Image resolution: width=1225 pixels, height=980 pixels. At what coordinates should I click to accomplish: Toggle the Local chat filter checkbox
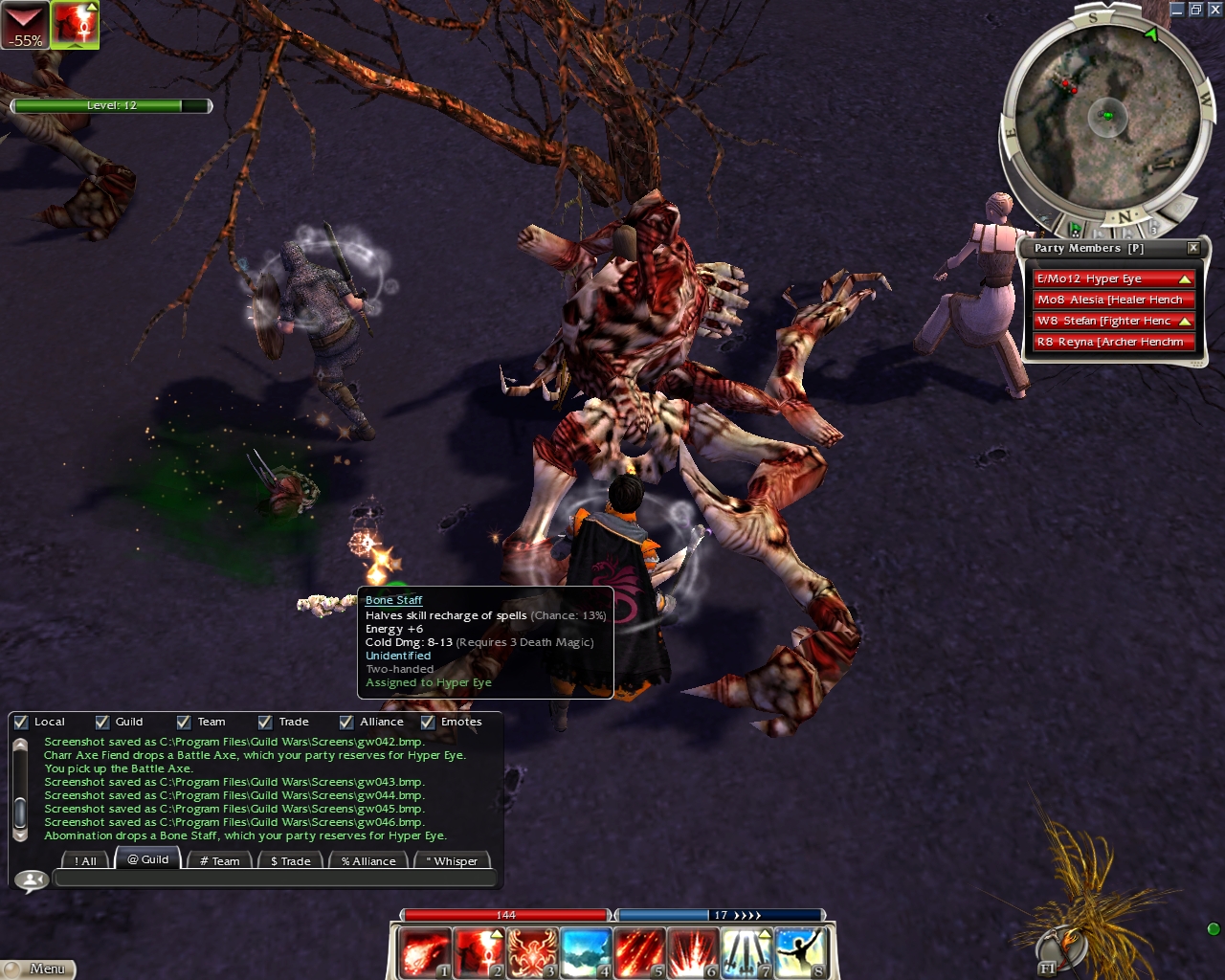pos(21,723)
